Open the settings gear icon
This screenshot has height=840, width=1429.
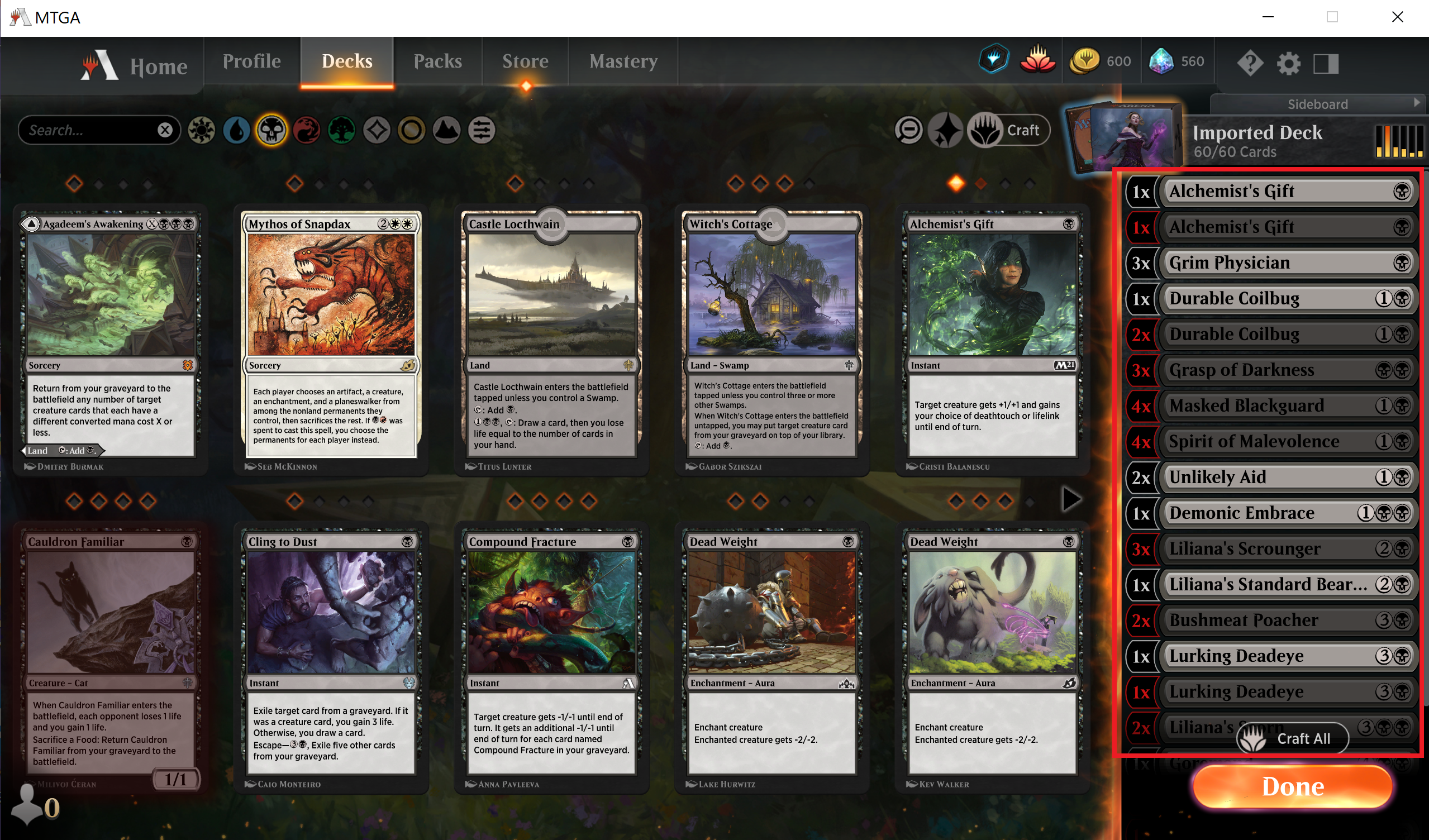tap(1290, 63)
